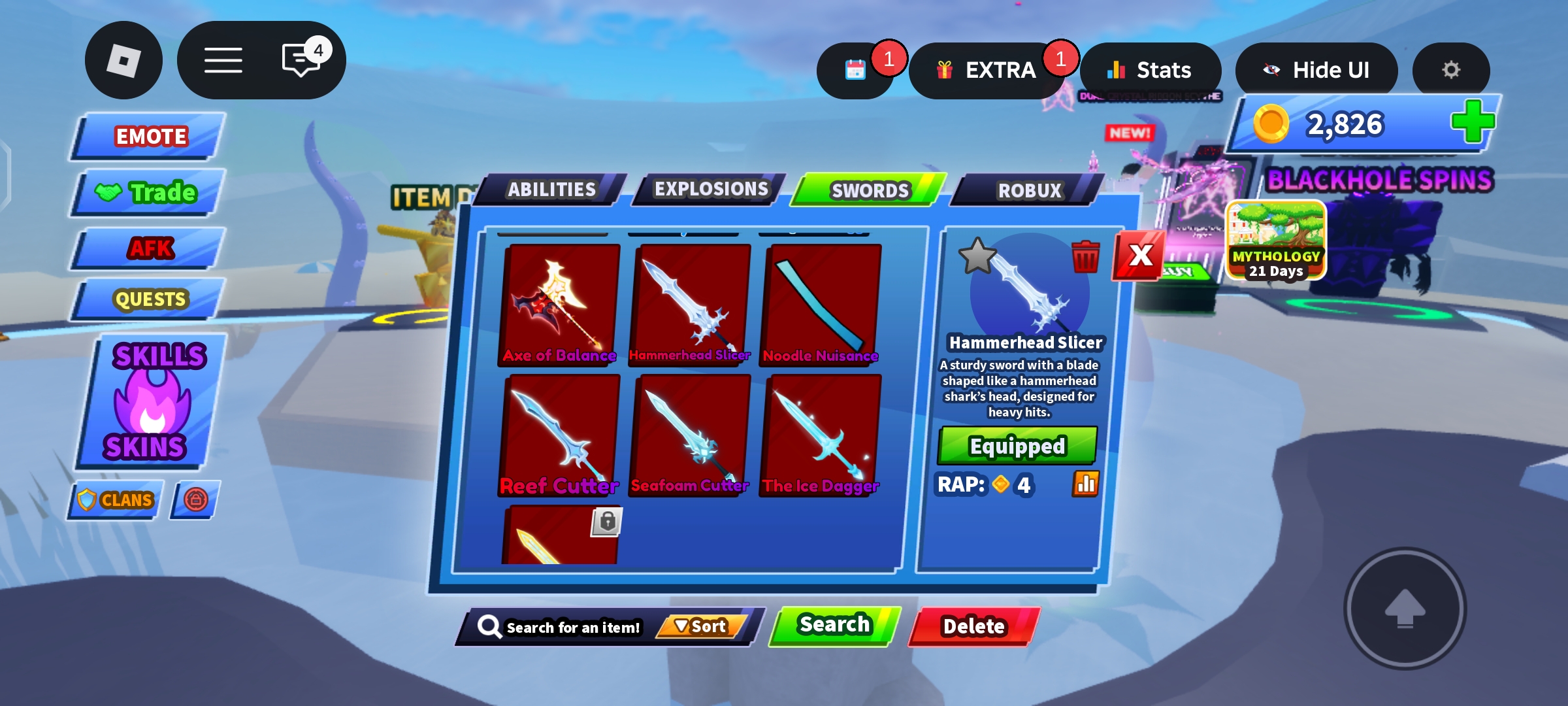The image size is (1568, 706).
Task: Toggle the Hide UI button
Action: tap(1316, 70)
